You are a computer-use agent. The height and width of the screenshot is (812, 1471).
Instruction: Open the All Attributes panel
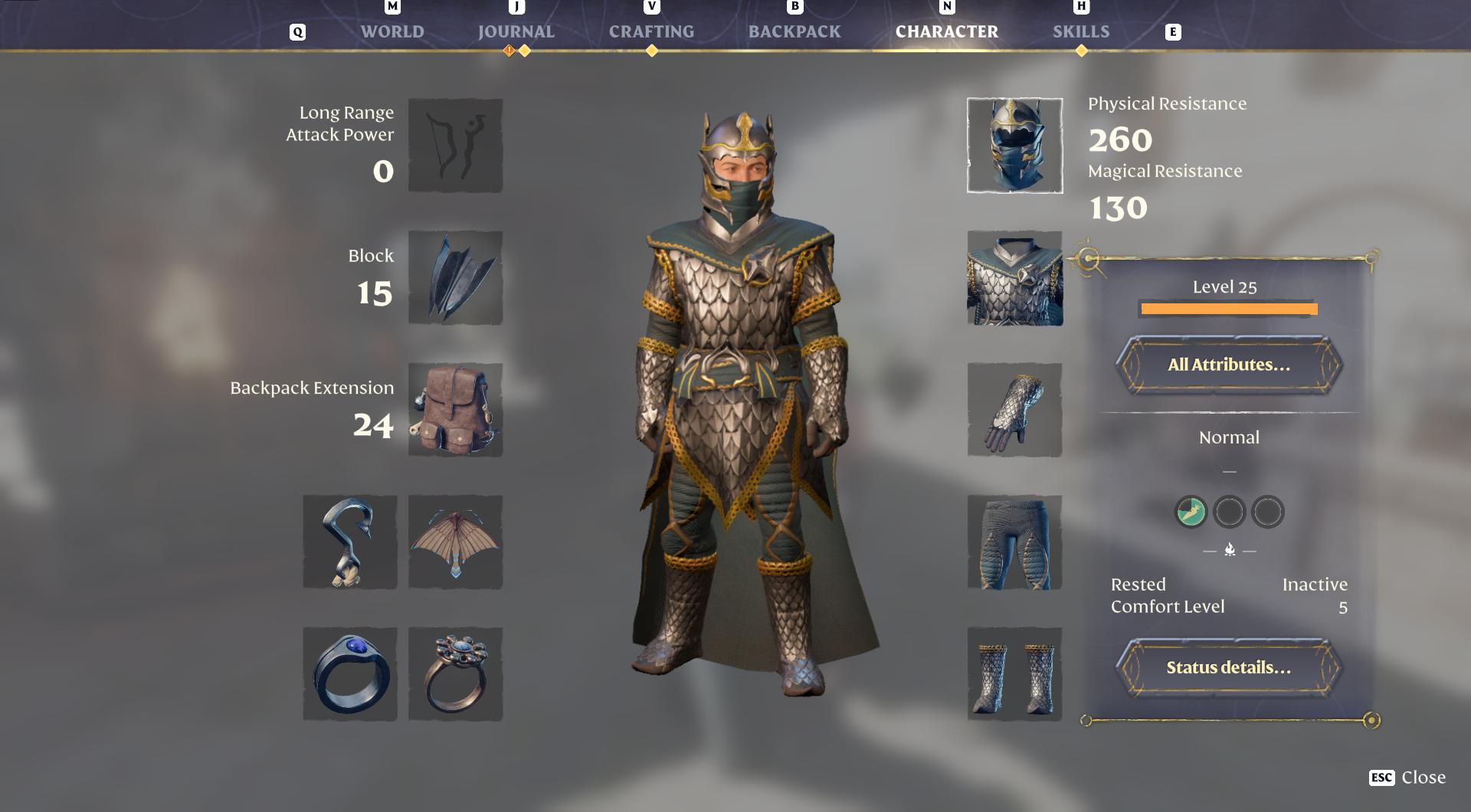[1228, 366]
